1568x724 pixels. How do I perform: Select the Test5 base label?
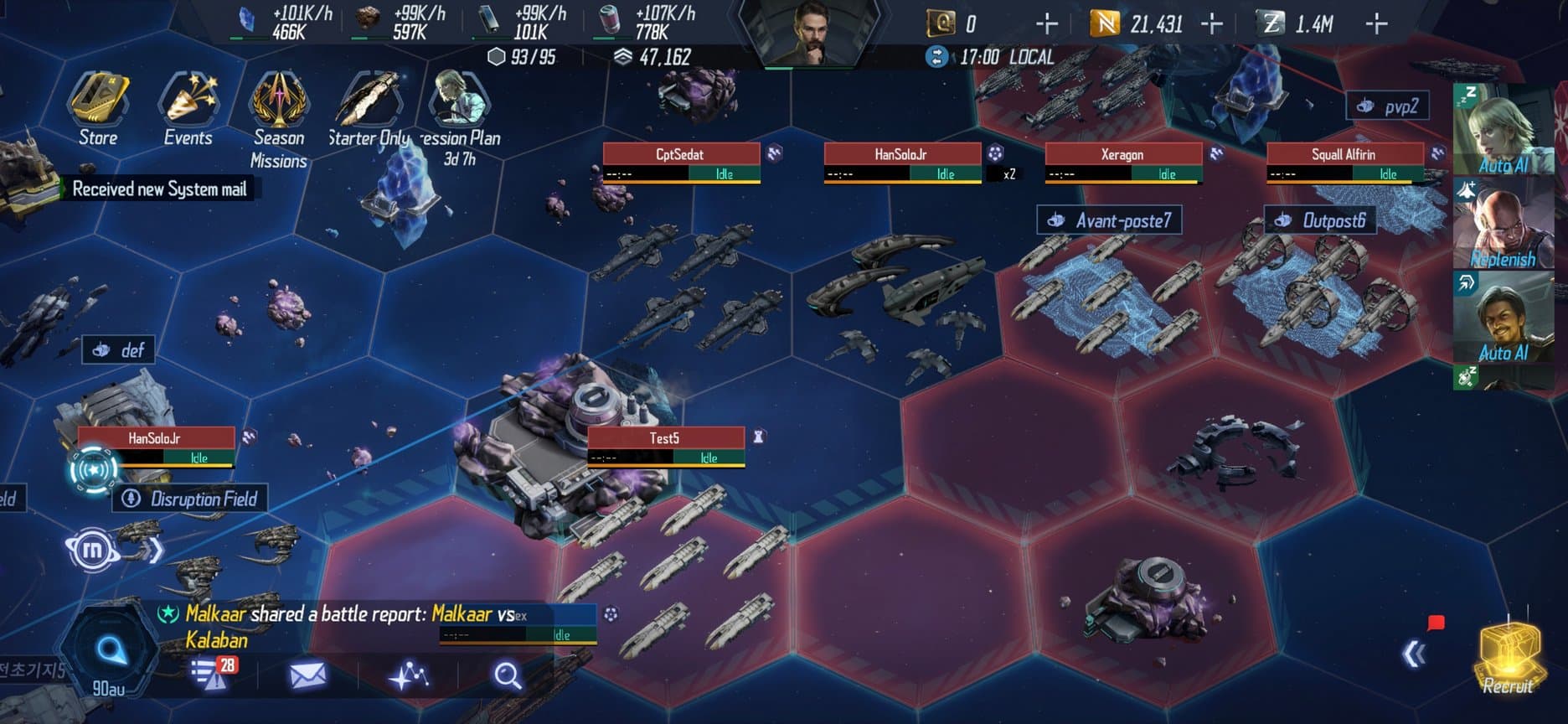(x=665, y=438)
